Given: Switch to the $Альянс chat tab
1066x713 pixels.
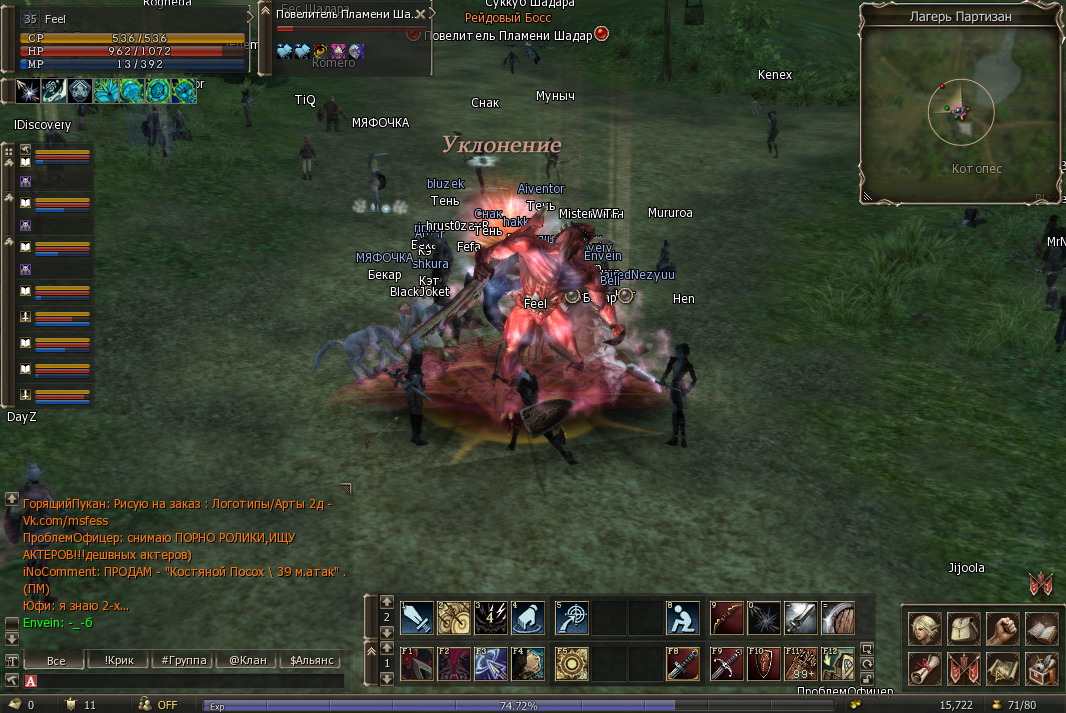Looking at the screenshot, I should pos(311,661).
